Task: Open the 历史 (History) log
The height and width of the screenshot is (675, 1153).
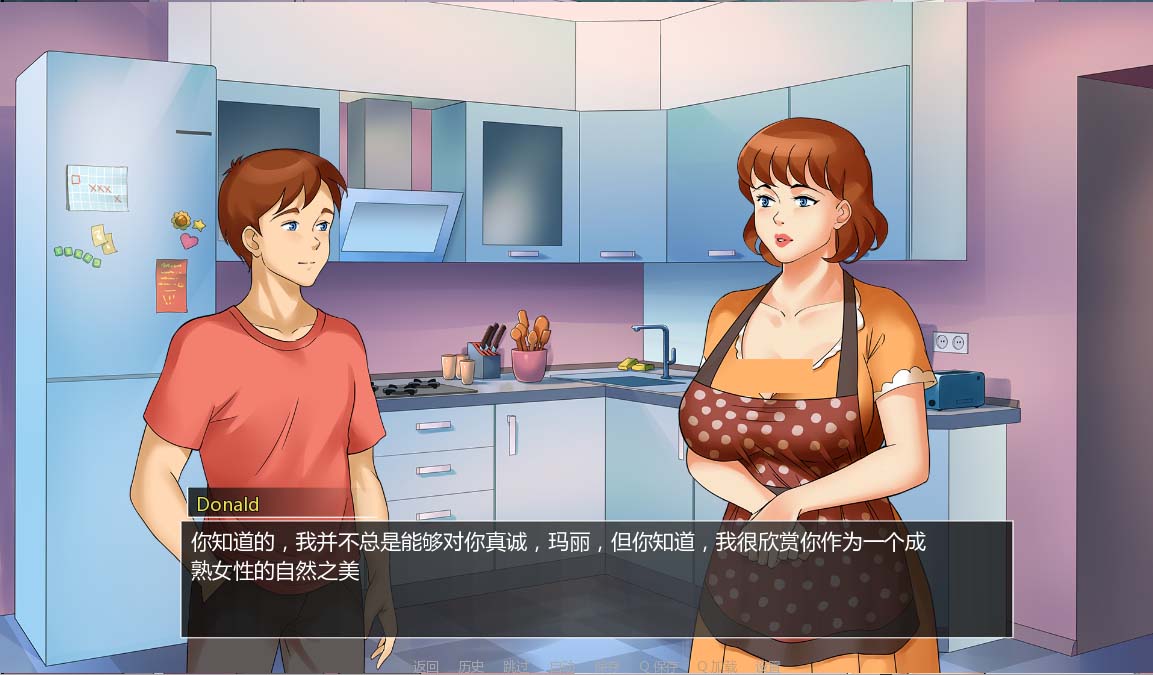Action: pos(471,667)
